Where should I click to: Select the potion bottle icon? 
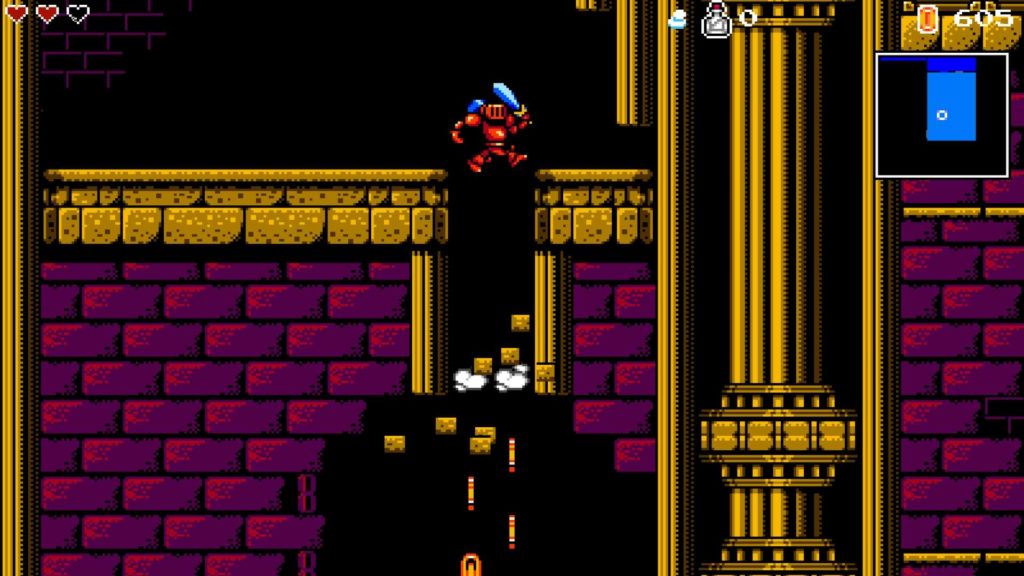click(x=716, y=19)
